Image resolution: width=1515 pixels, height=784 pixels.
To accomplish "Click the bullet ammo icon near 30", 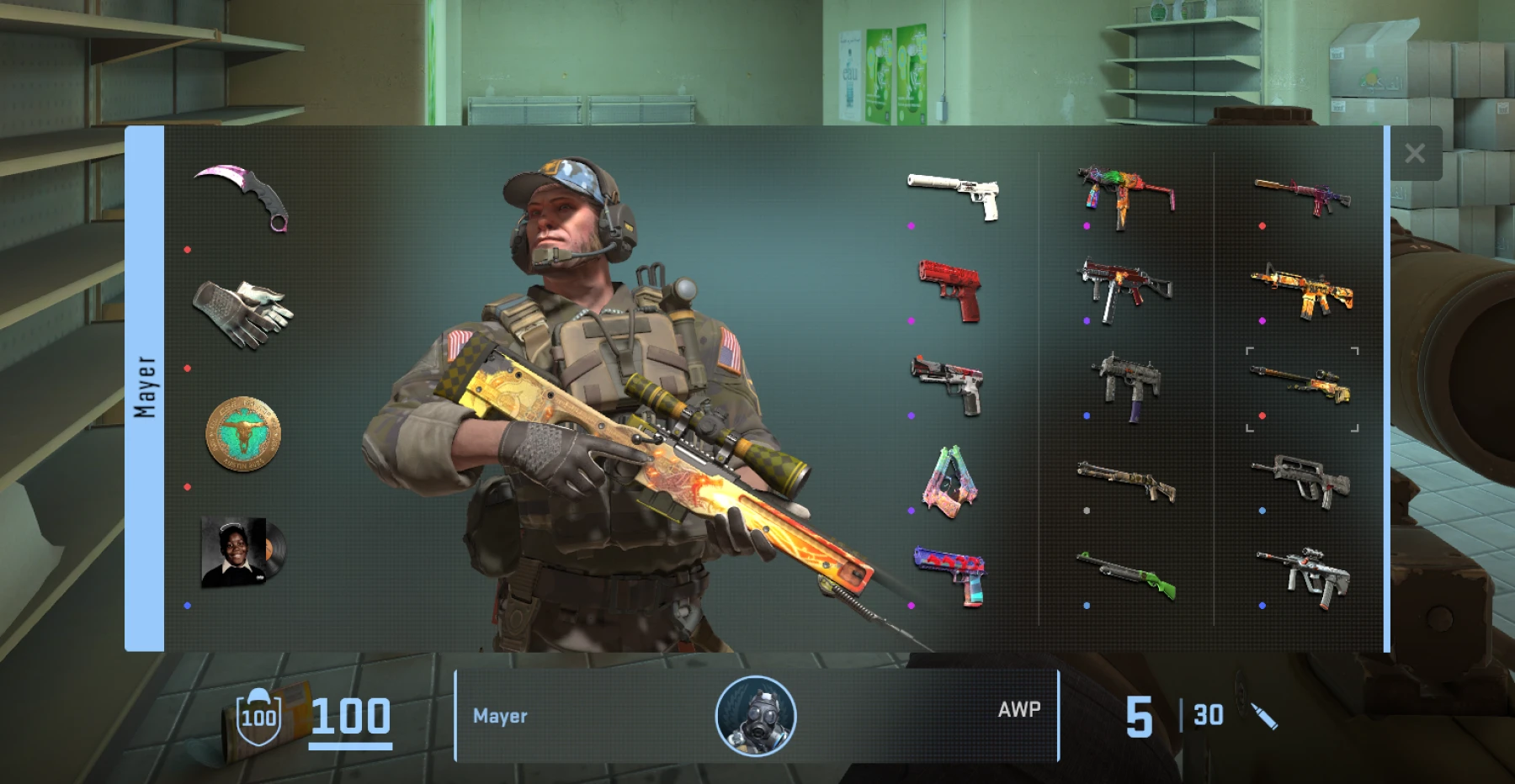I will 1264,716.
